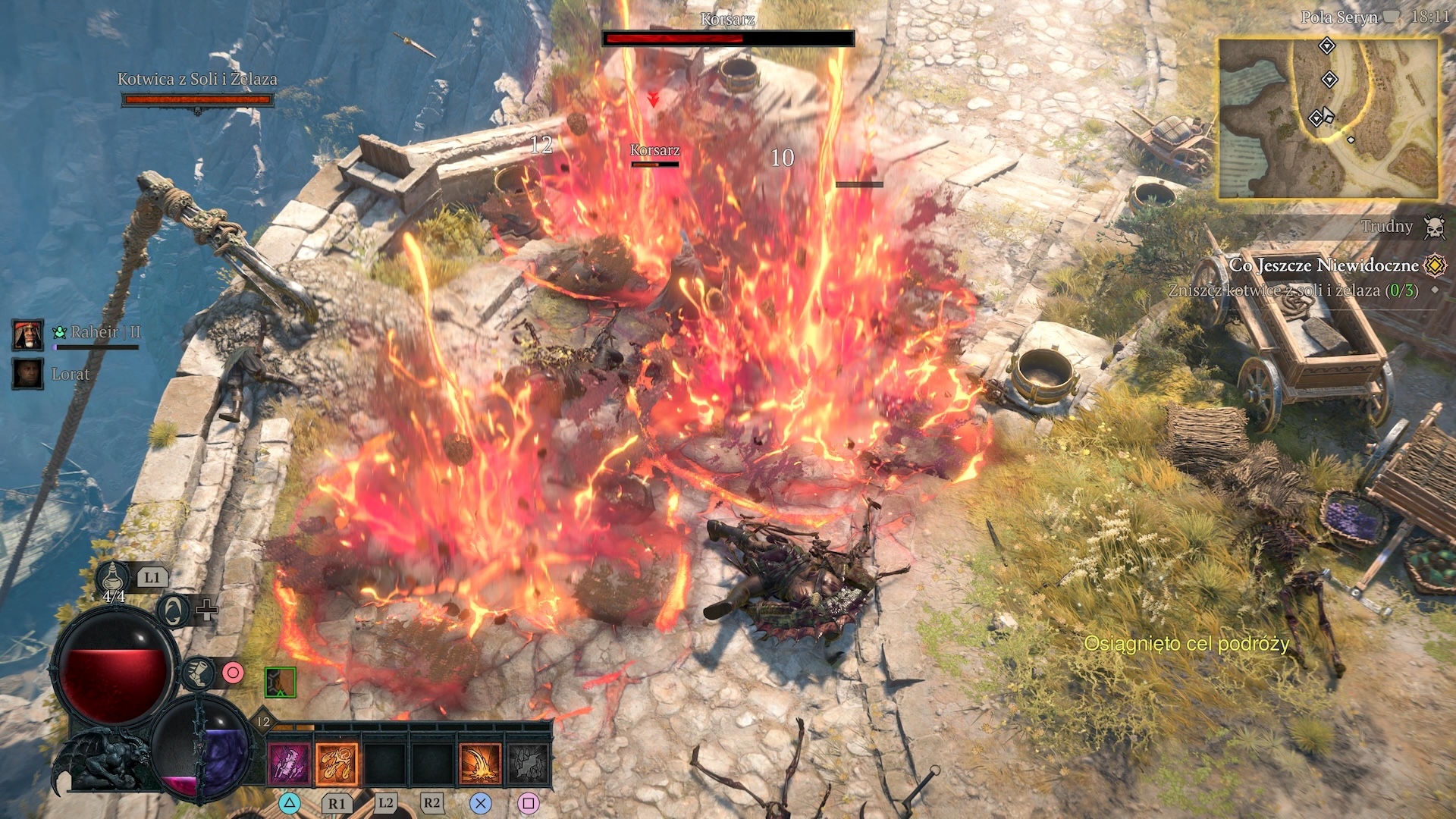The image size is (1456, 819).
Task: Click the Trudny difficulty skull icon
Action: click(1434, 227)
